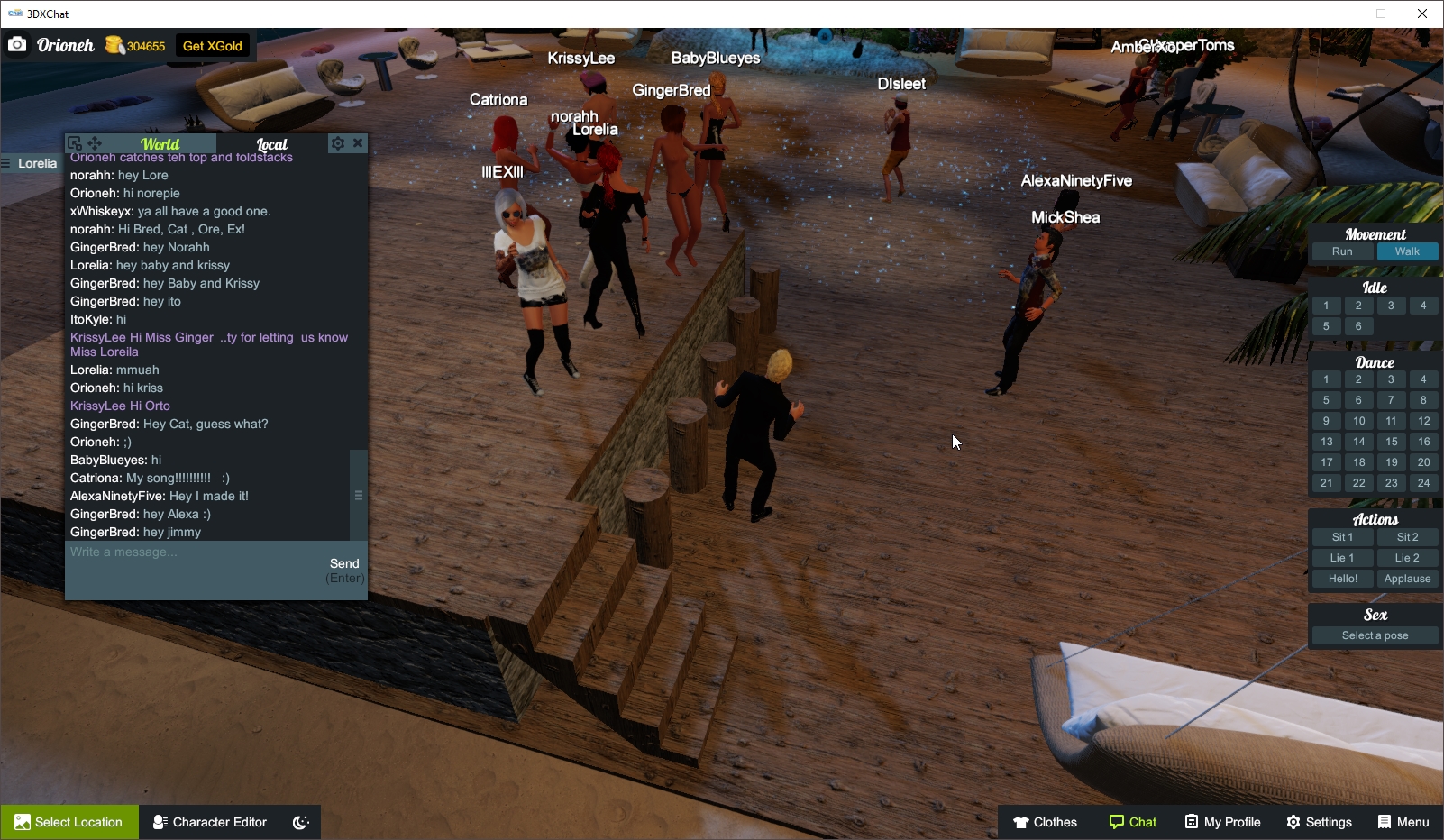Open the Select a pose dropdown
Screen dimensions: 1444x840
point(1374,635)
